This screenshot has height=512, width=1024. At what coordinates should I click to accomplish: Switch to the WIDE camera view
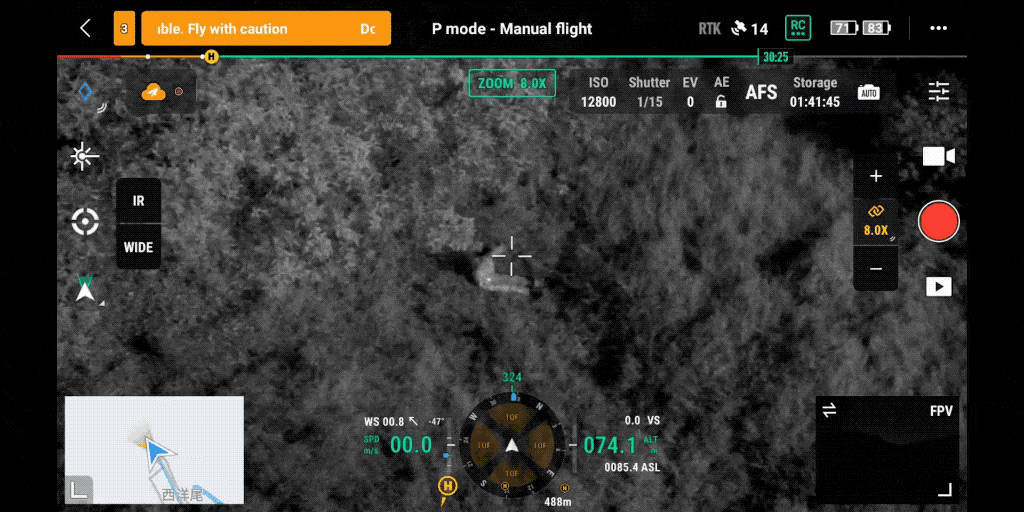[x=138, y=247]
